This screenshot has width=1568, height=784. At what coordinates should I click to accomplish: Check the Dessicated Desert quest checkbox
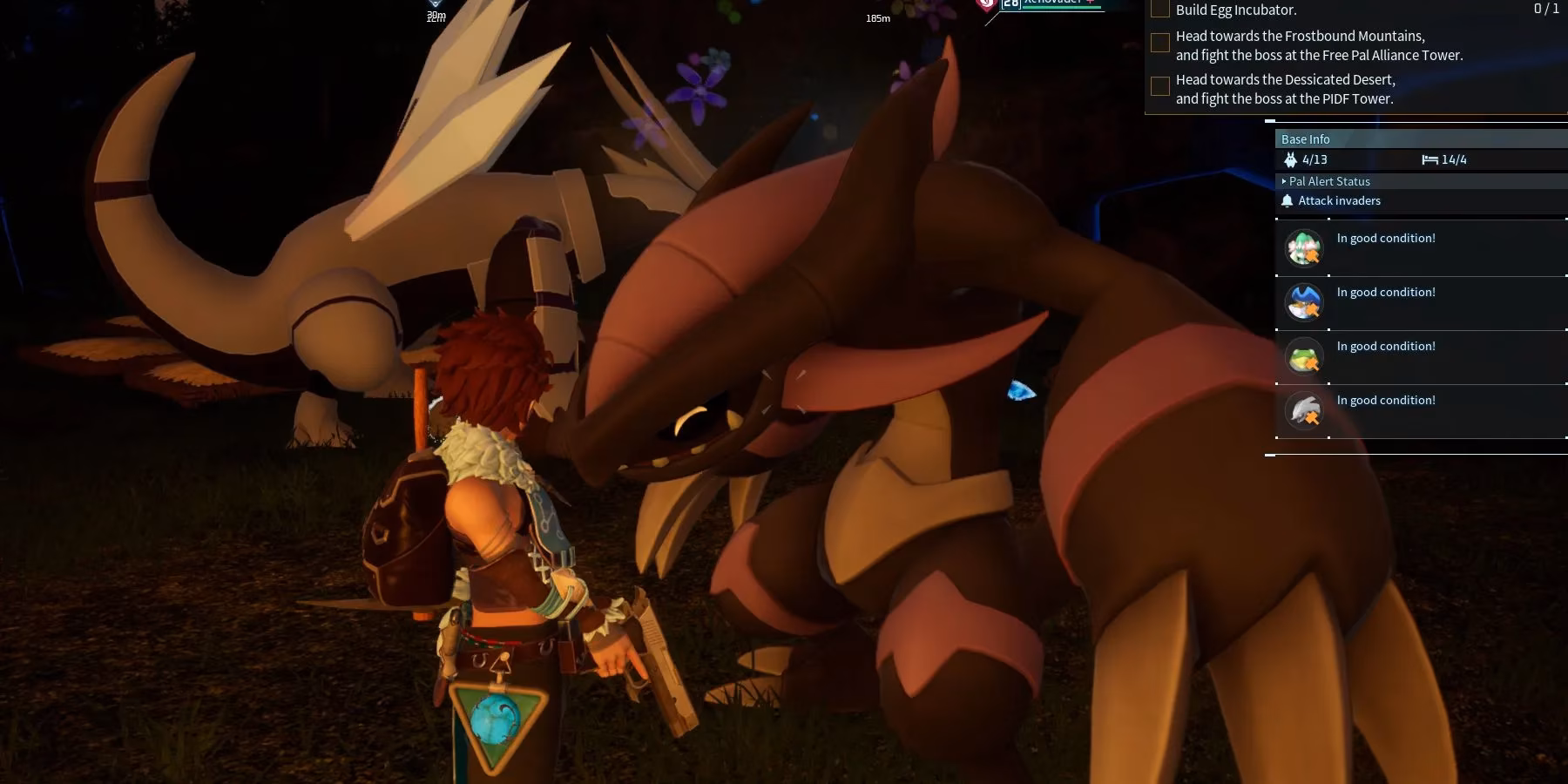(x=1160, y=86)
